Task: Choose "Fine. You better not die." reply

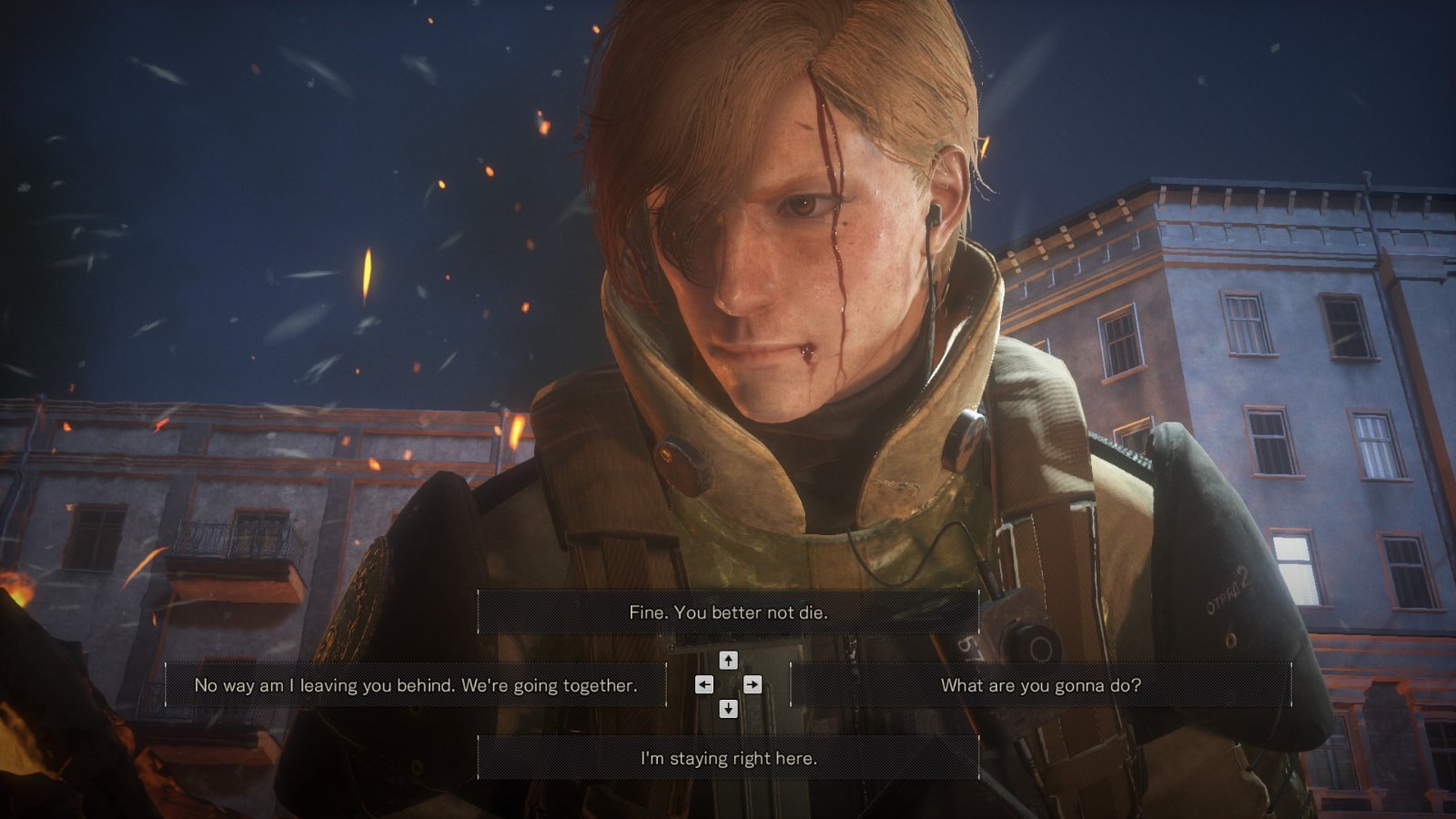Action: pyautogui.click(x=728, y=612)
